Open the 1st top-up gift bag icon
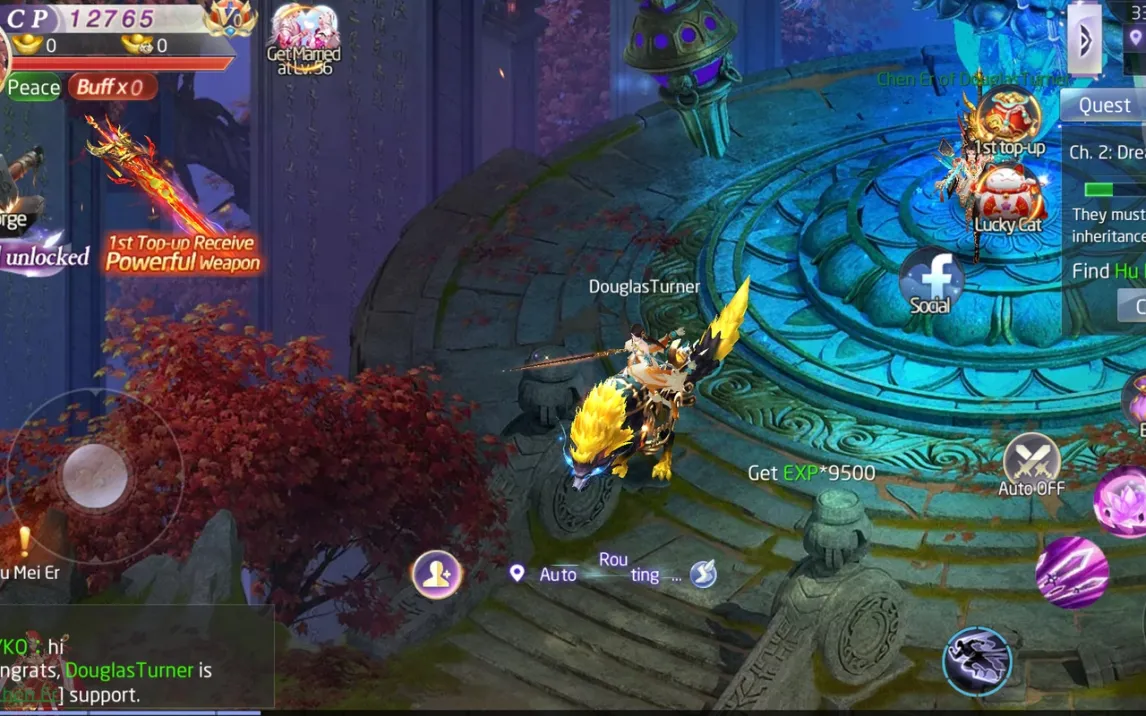 [x=1008, y=120]
